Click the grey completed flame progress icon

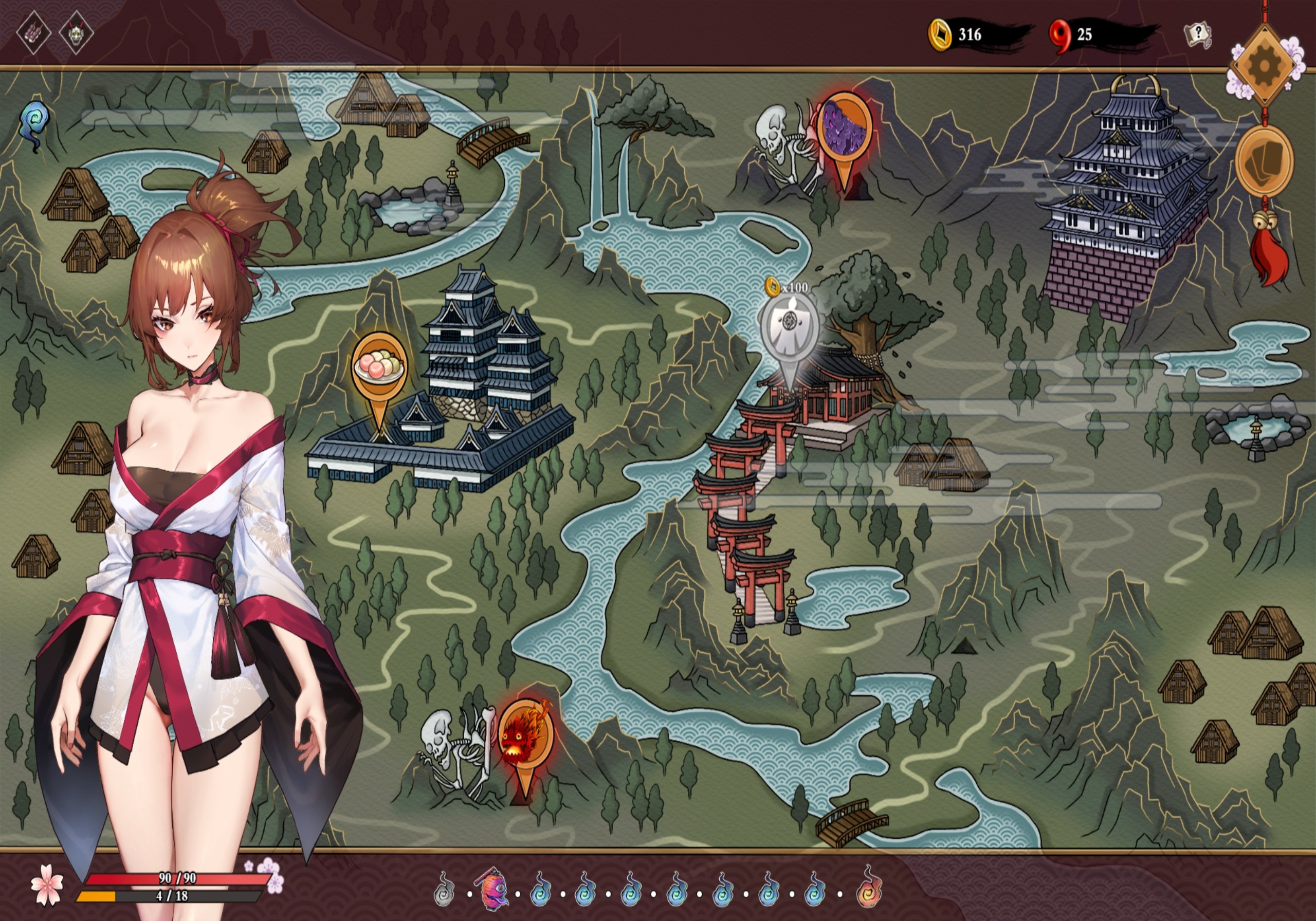(444, 890)
